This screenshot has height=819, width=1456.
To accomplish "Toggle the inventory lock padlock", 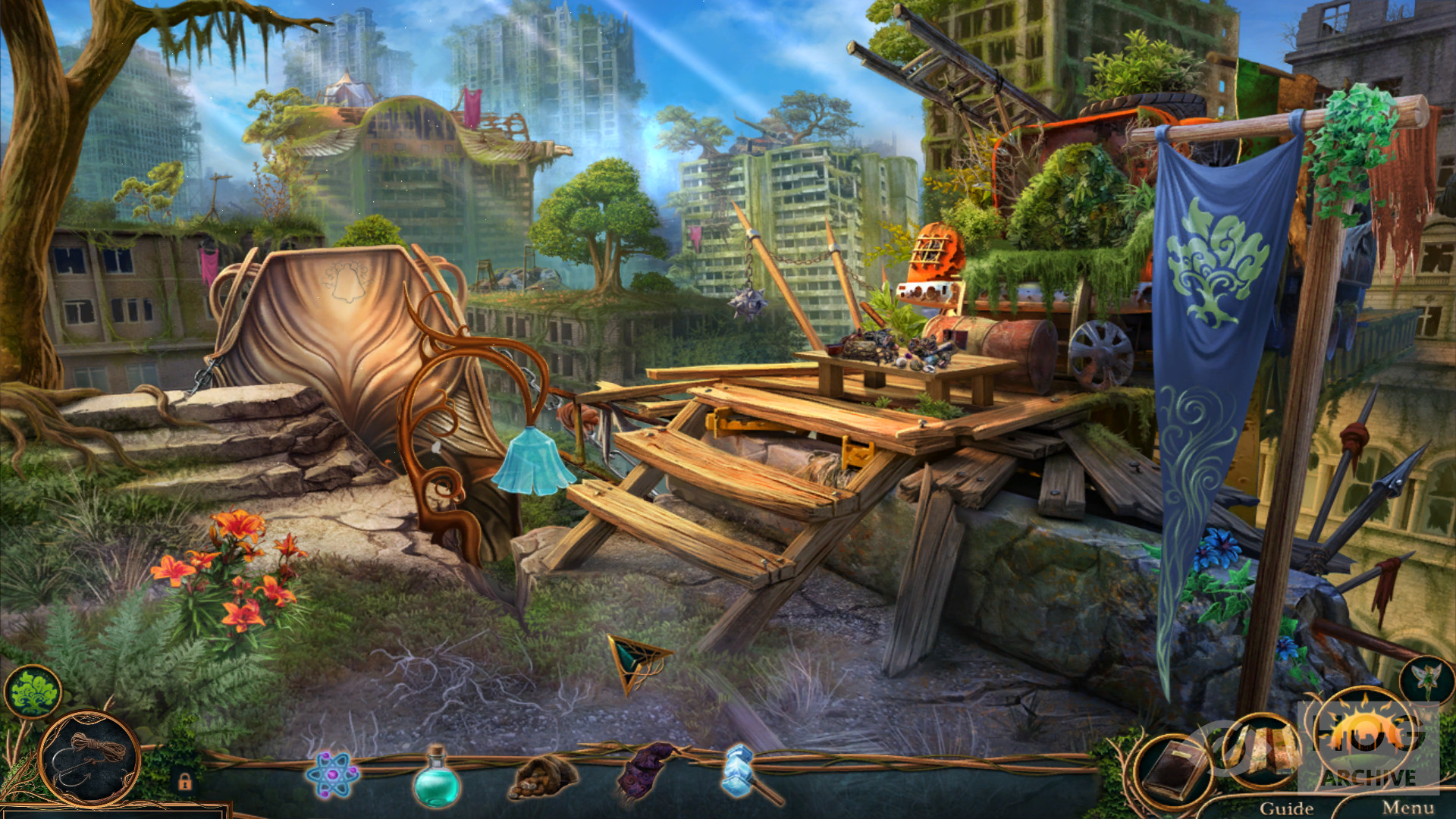I will click(x=184, y=781).
